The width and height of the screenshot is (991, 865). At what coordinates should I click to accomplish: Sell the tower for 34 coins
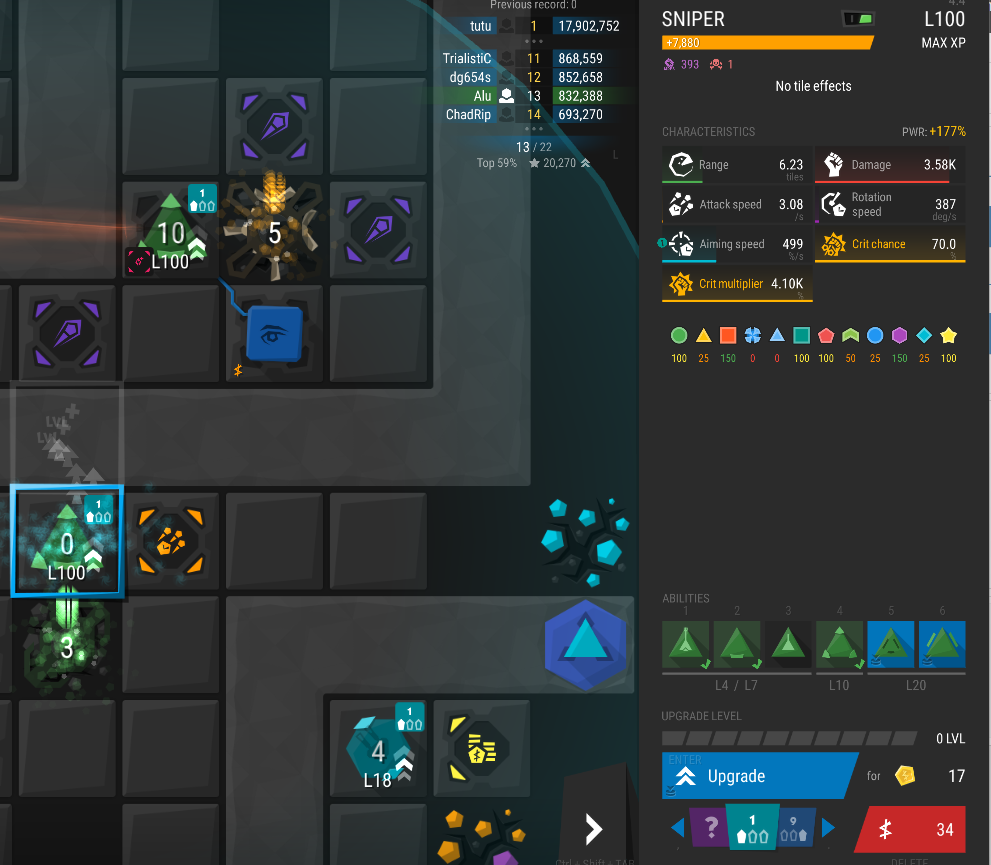[910, 829]
